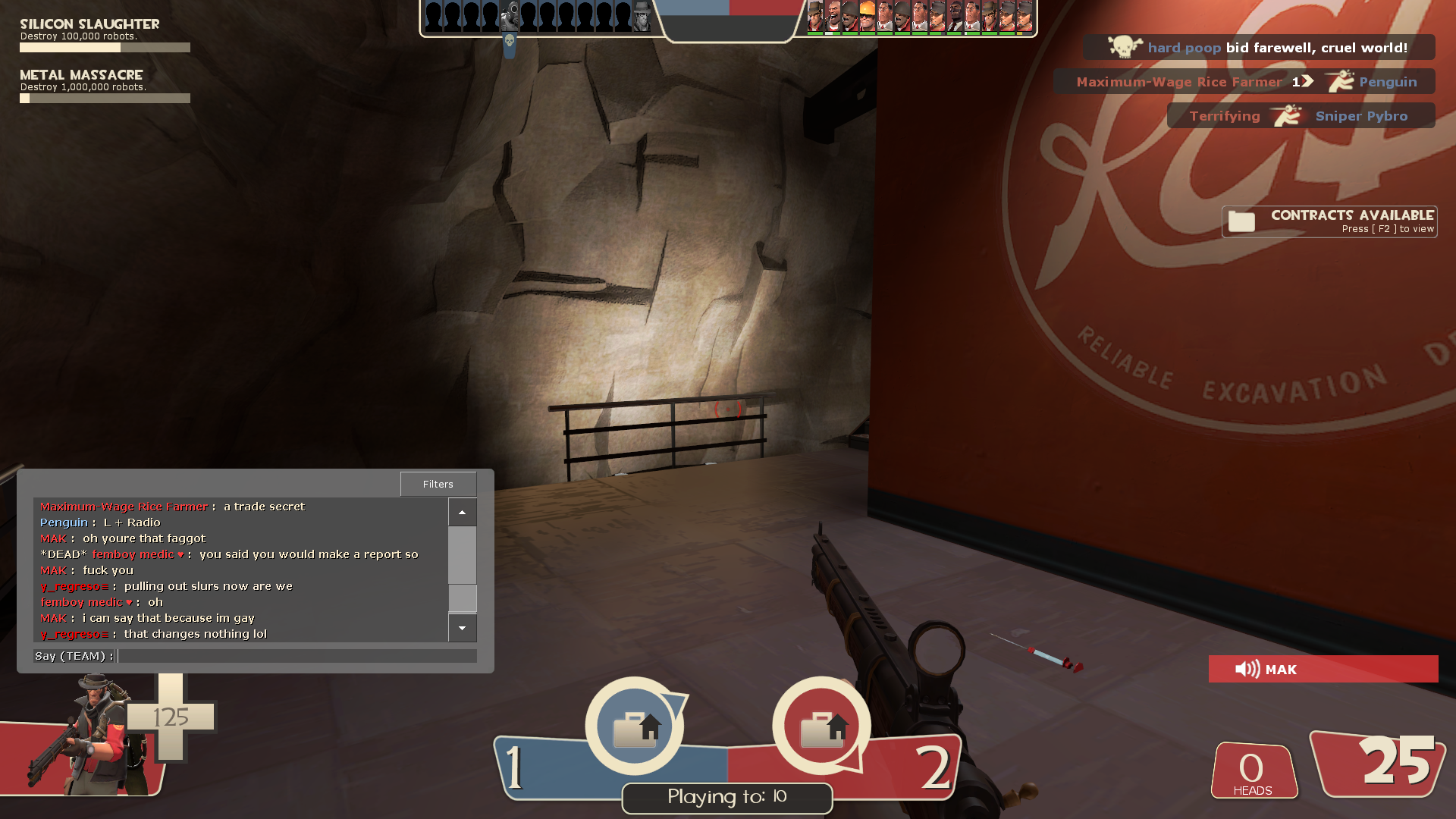Focus the Say (TEAM) chat input field

297,656
